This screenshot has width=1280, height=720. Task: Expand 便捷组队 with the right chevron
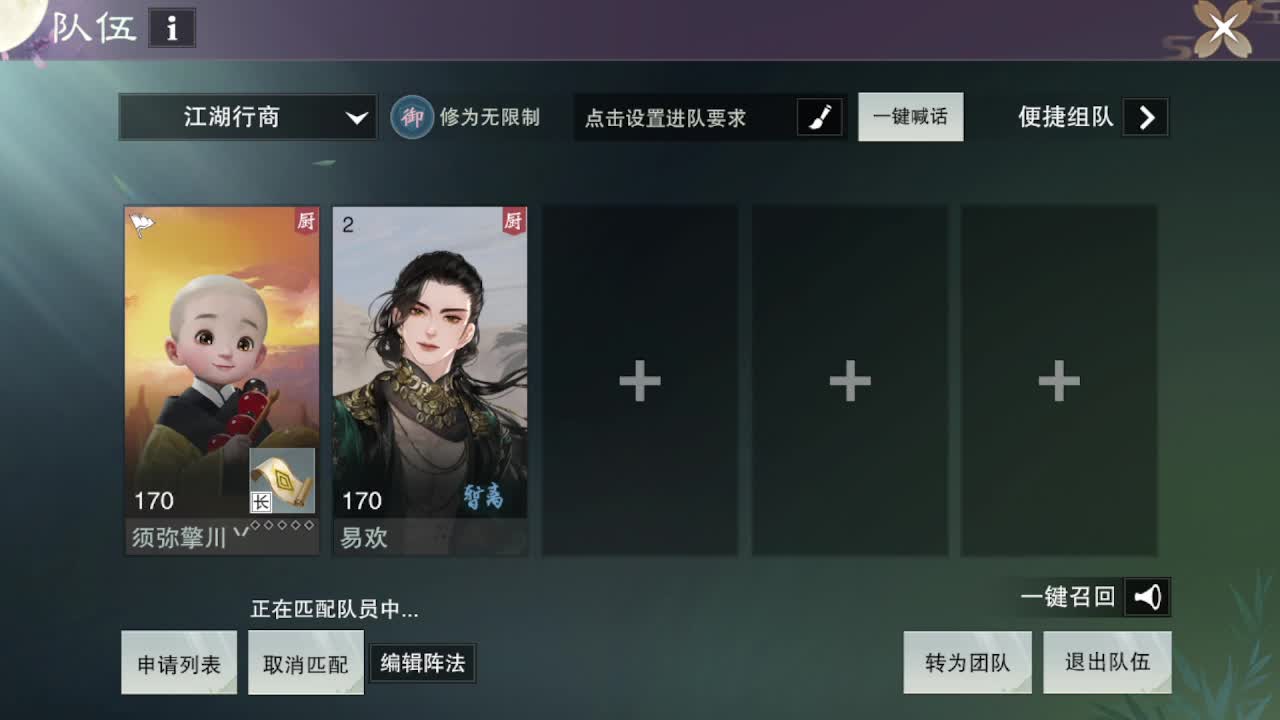pyautogui.click(x=1147, y=117)
